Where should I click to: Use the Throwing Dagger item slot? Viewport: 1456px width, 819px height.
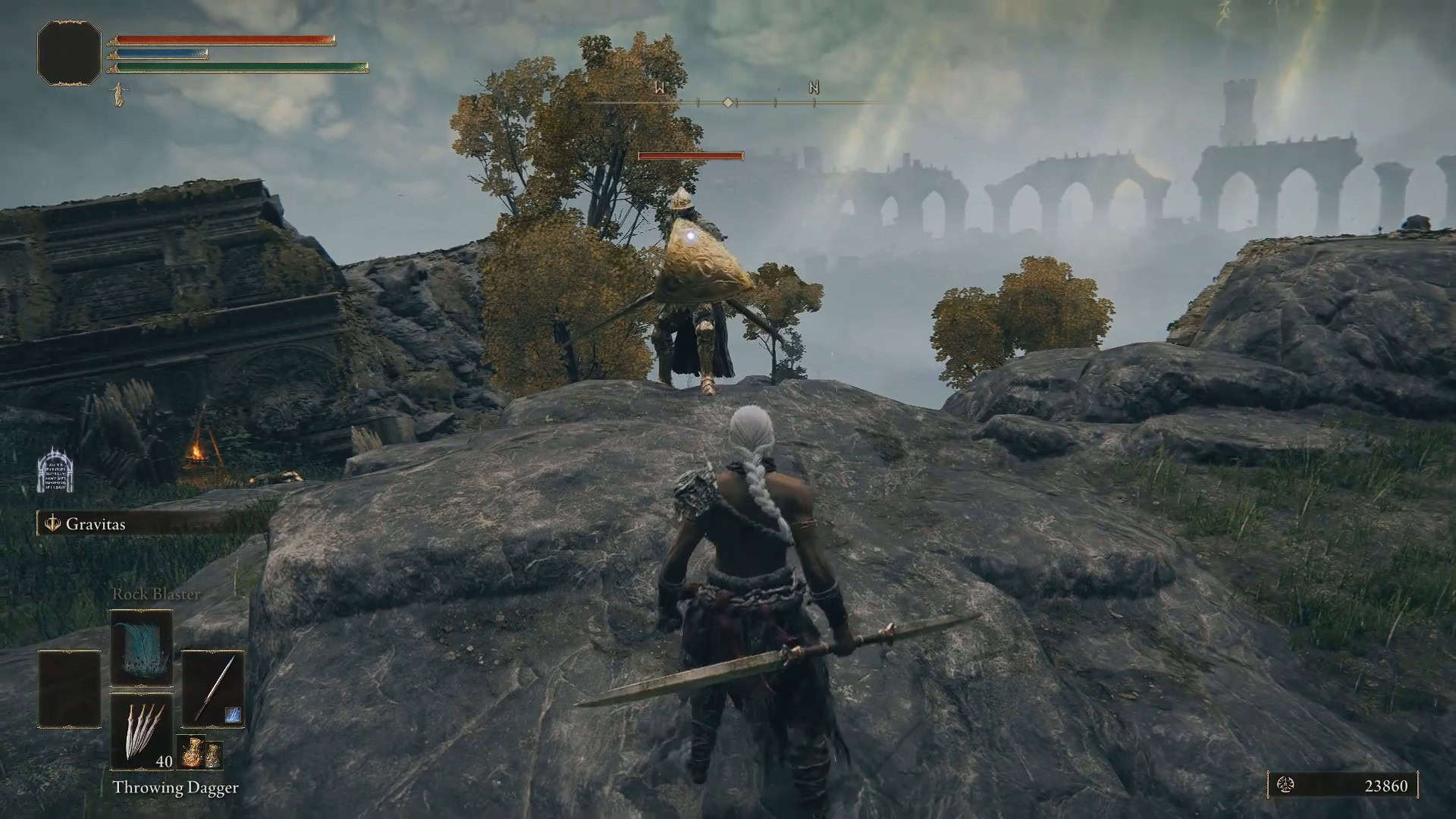click(x=142, y=731)
